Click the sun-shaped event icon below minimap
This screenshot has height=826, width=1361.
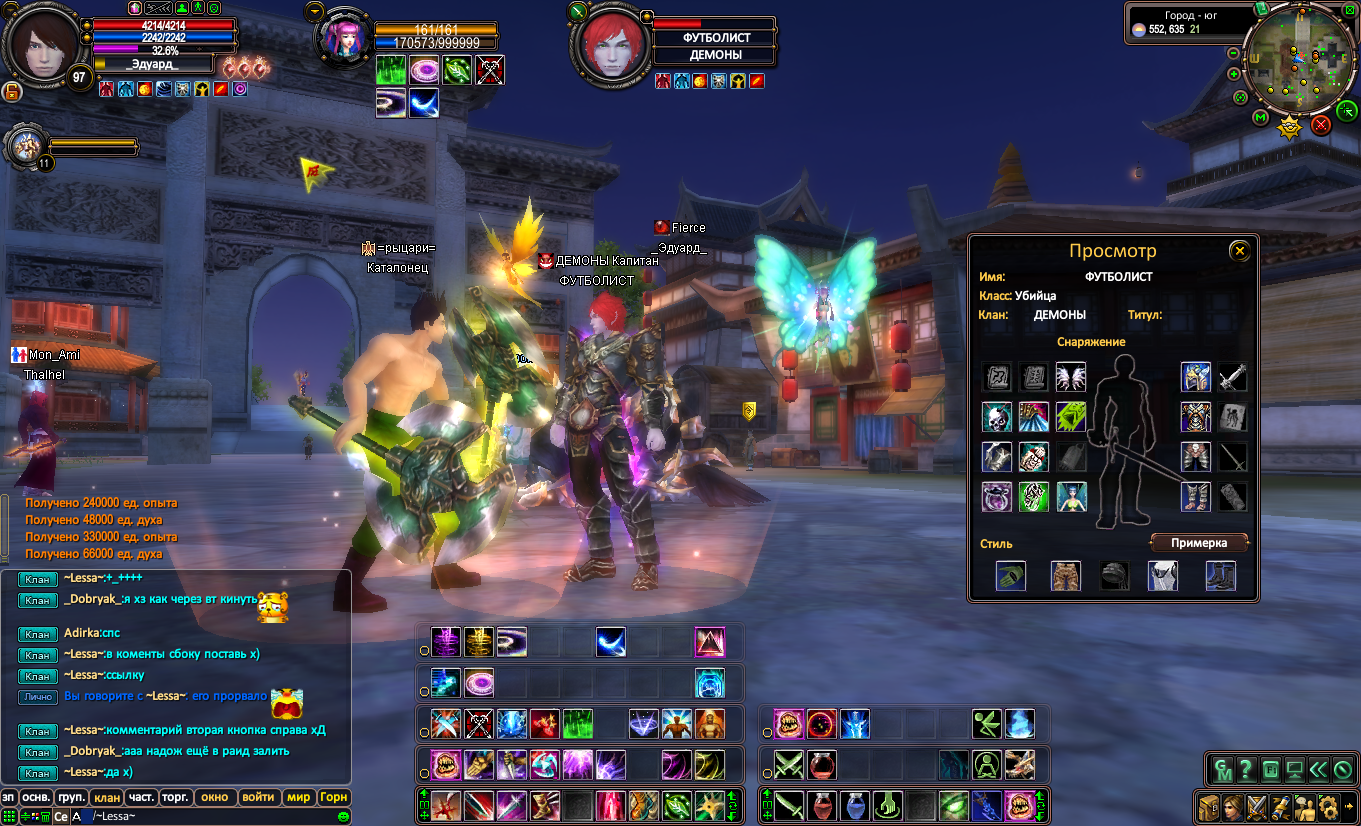coord(1290,127)
